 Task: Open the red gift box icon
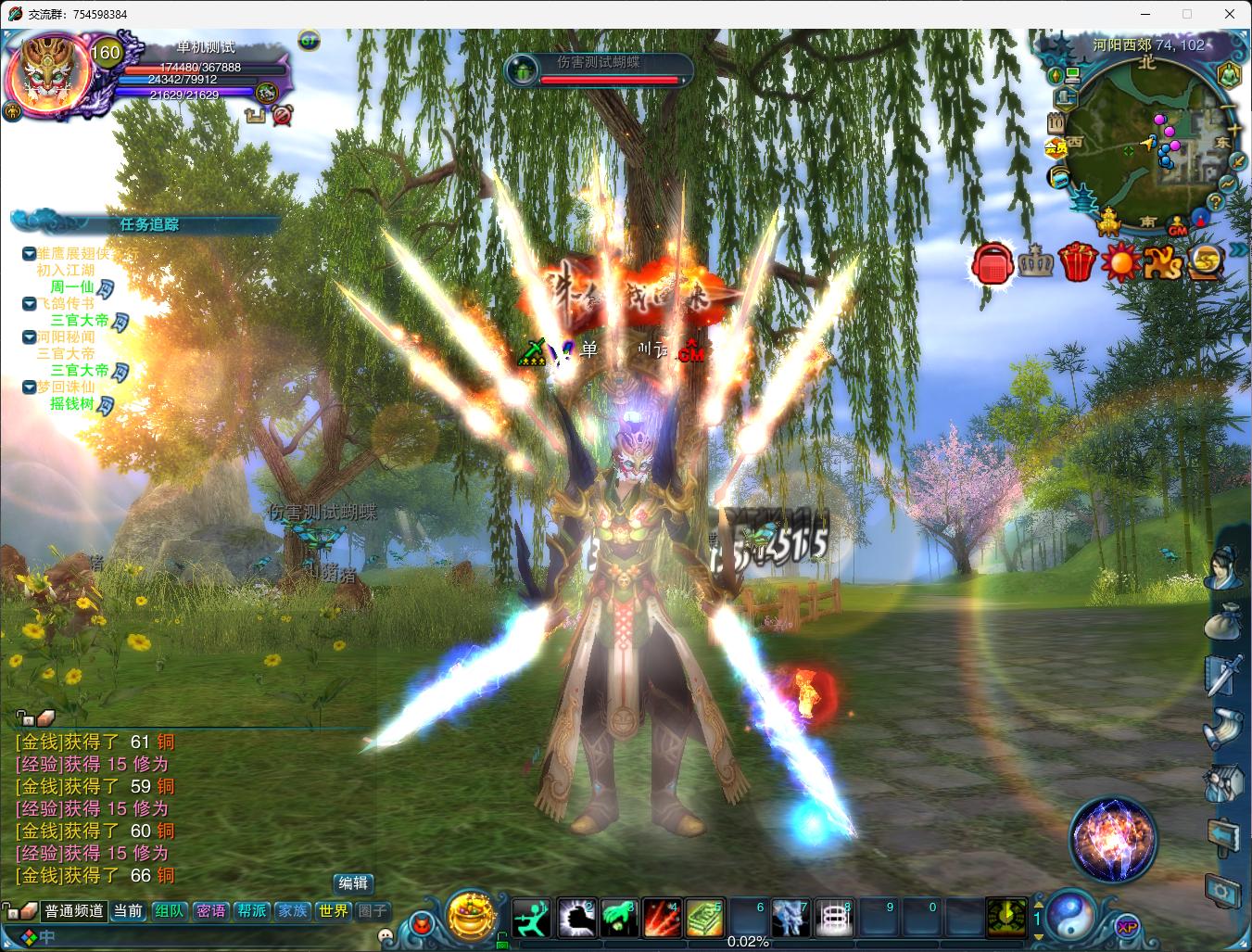tap(1078, 262)
